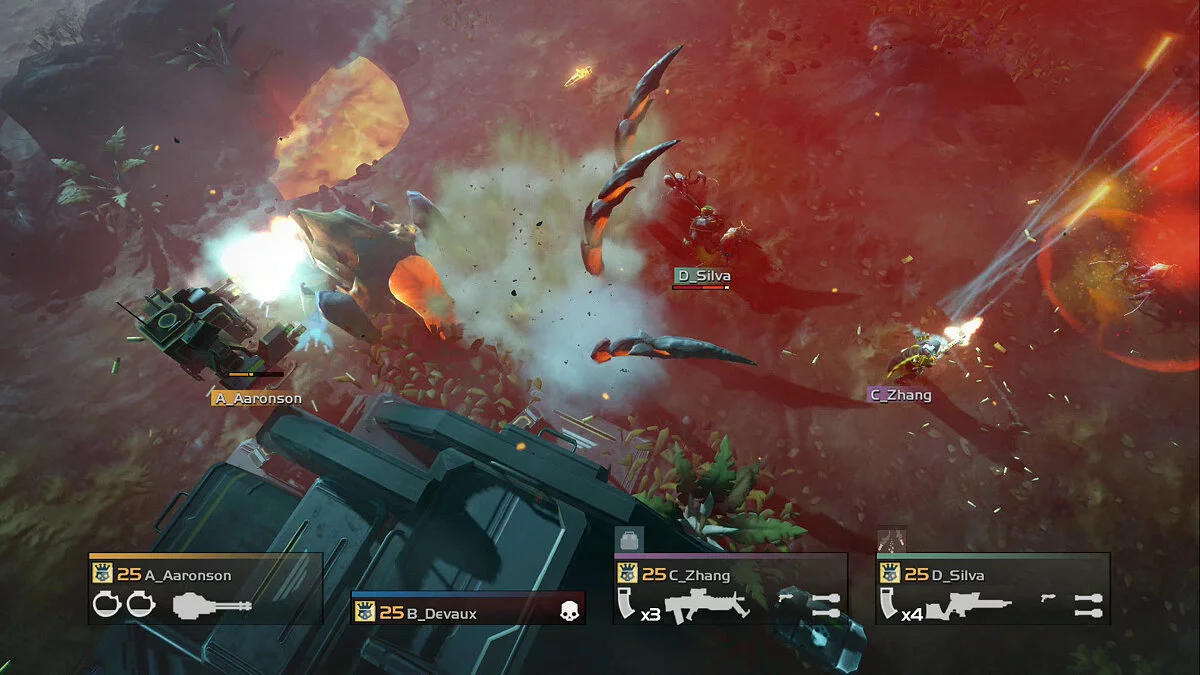Click D_Silva's sidearm pistol icon
Viewport: 1200px width, 675px height.
click(x=1049, y=597)
